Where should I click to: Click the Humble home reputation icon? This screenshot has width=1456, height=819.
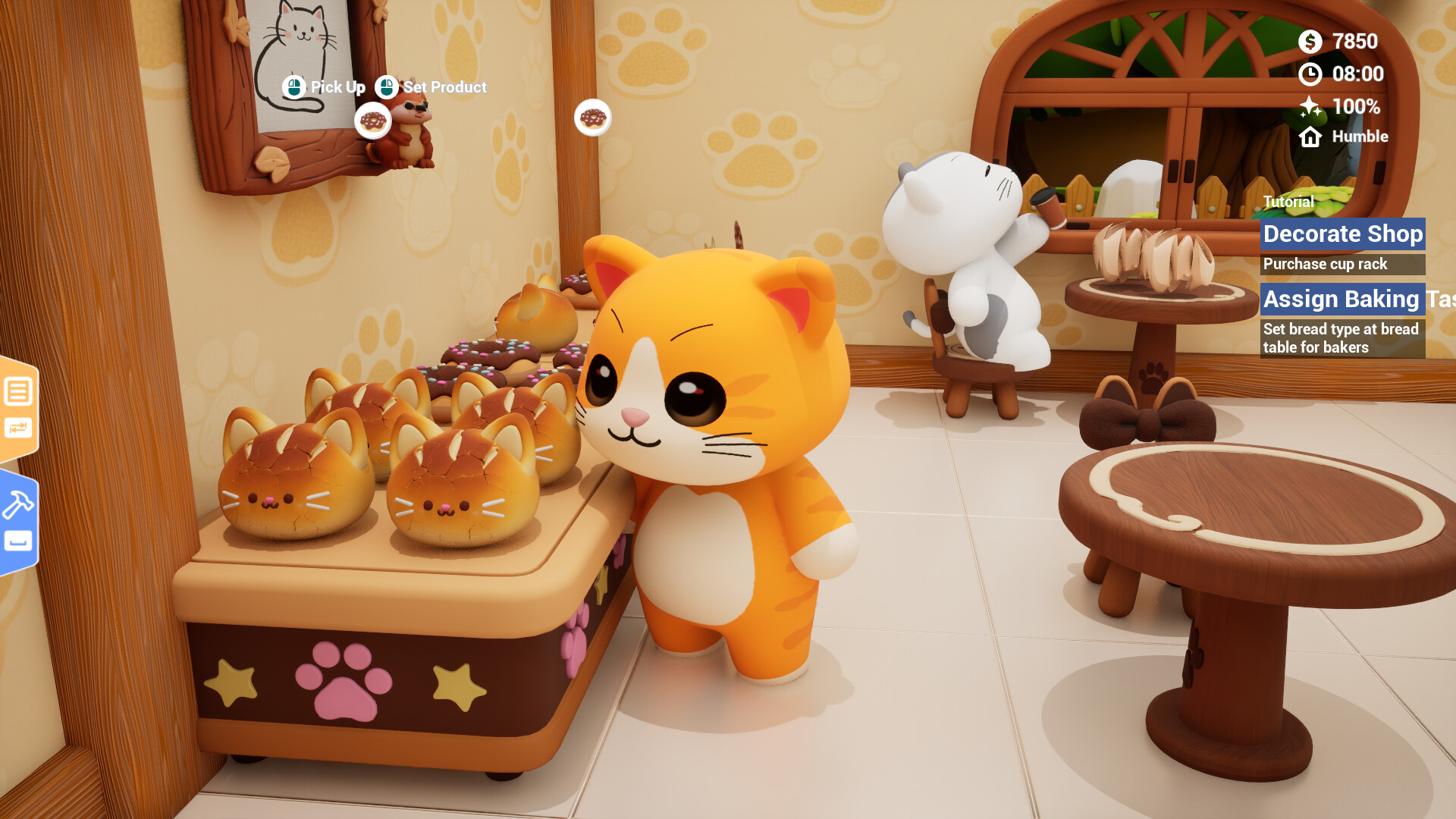click(x=1310, y=137)
